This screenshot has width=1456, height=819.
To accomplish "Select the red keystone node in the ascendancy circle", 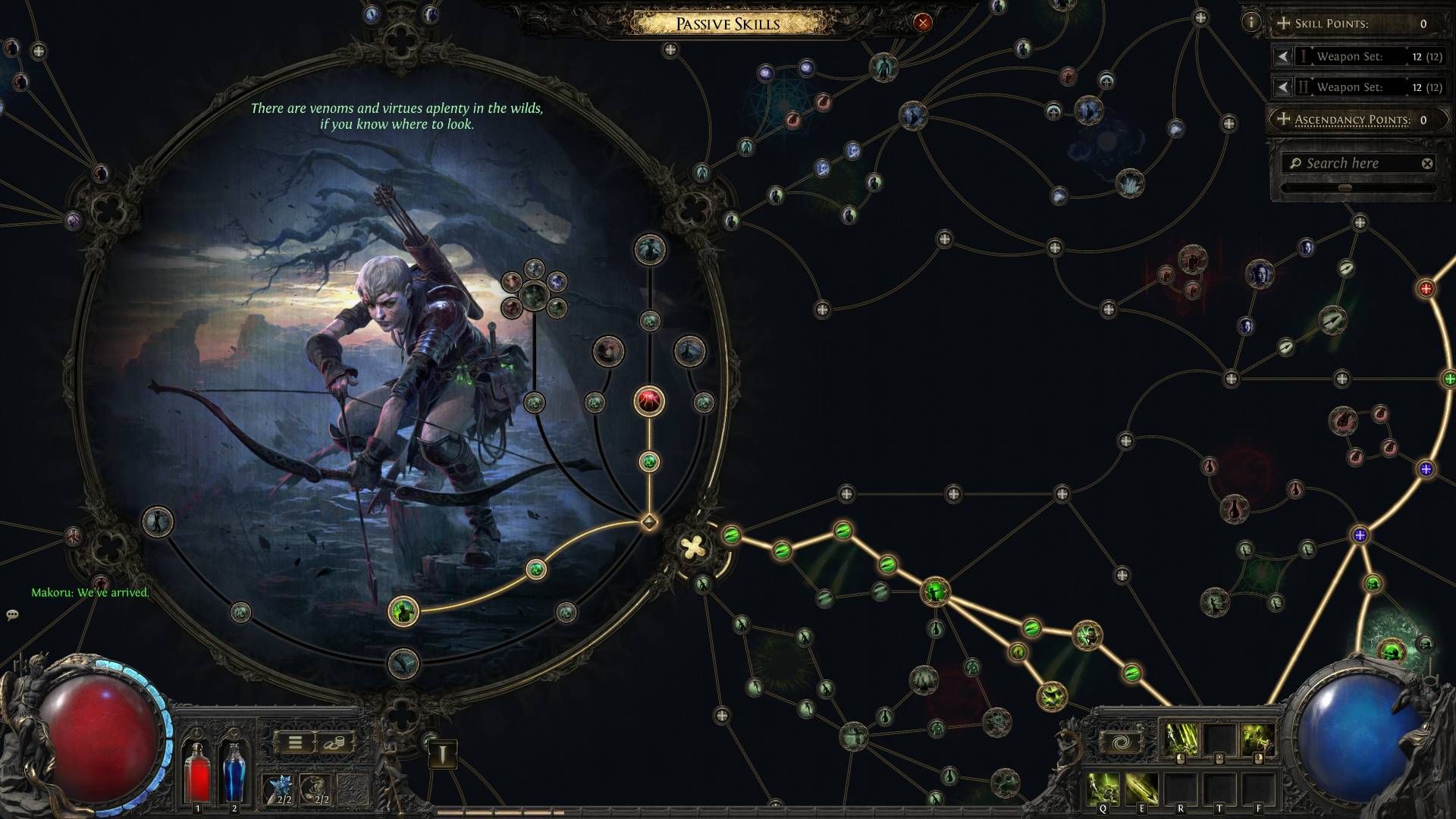I will tap(649, 401).
